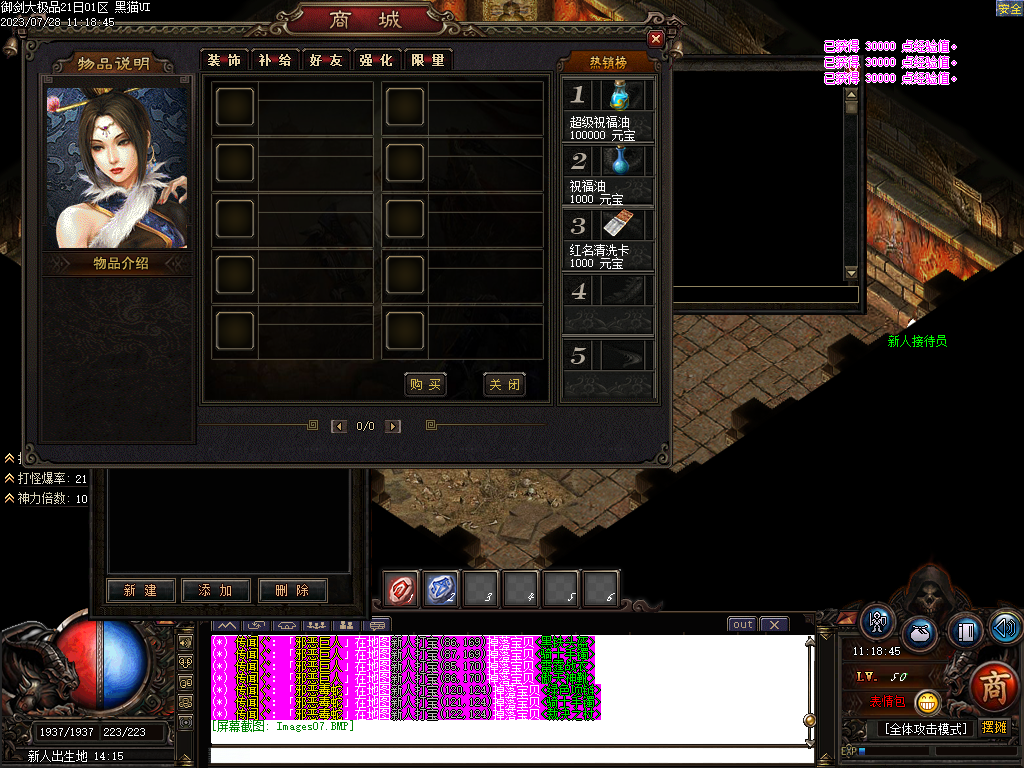Click the 新建 button
The image size is (1024, 768).
coord(141,591)
